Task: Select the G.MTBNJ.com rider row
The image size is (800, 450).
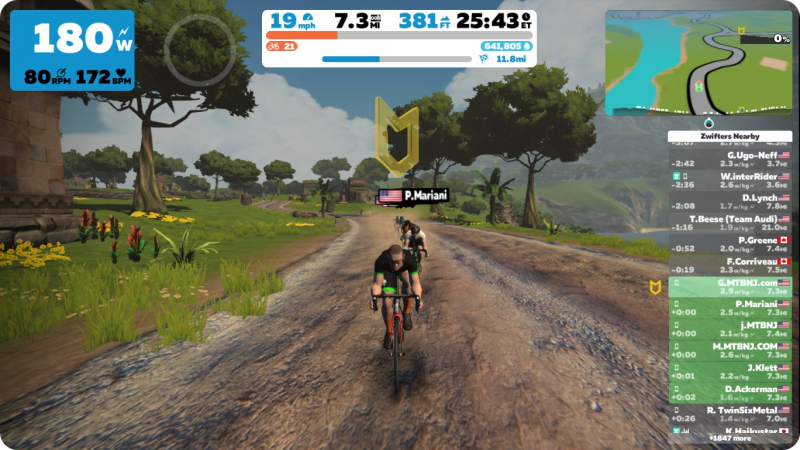Action: 730,287
